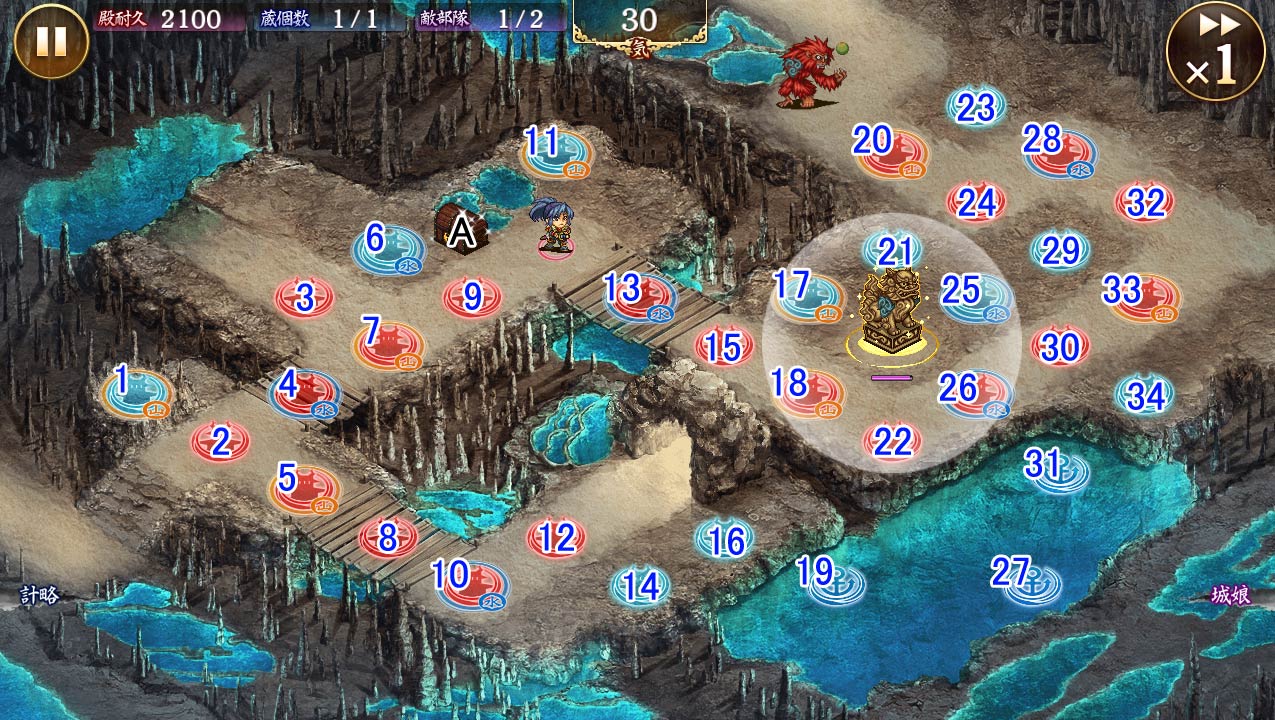This screenshot has width=1275, height=720.
Task: Select deployment tile 30
Action: coord(1060,346)
